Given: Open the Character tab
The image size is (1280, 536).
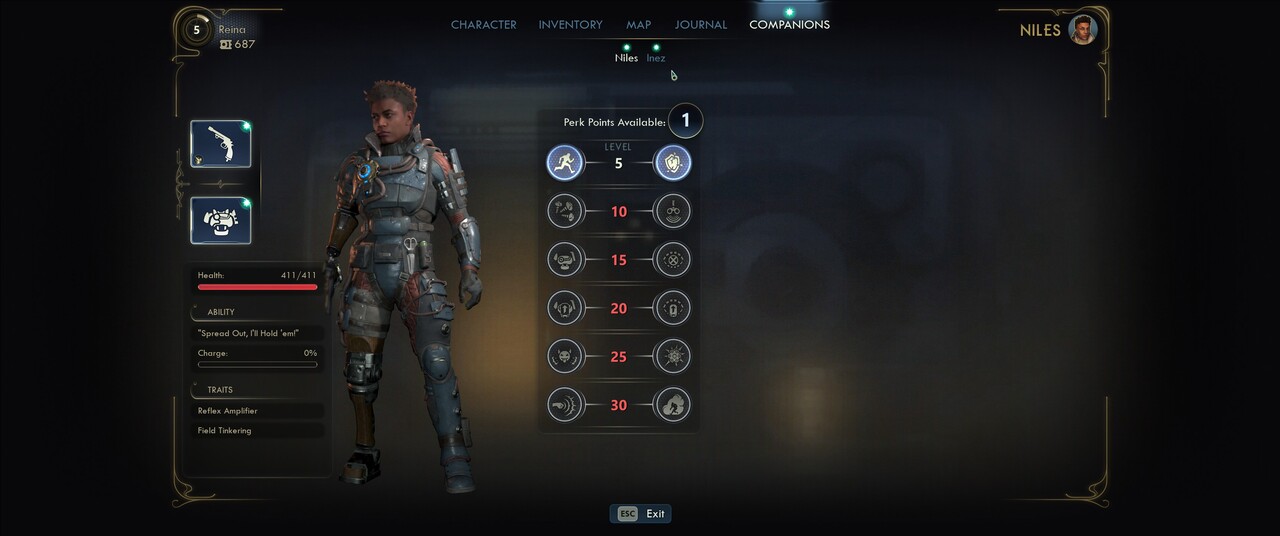Looking at the screenshot, I should [483, 25].
